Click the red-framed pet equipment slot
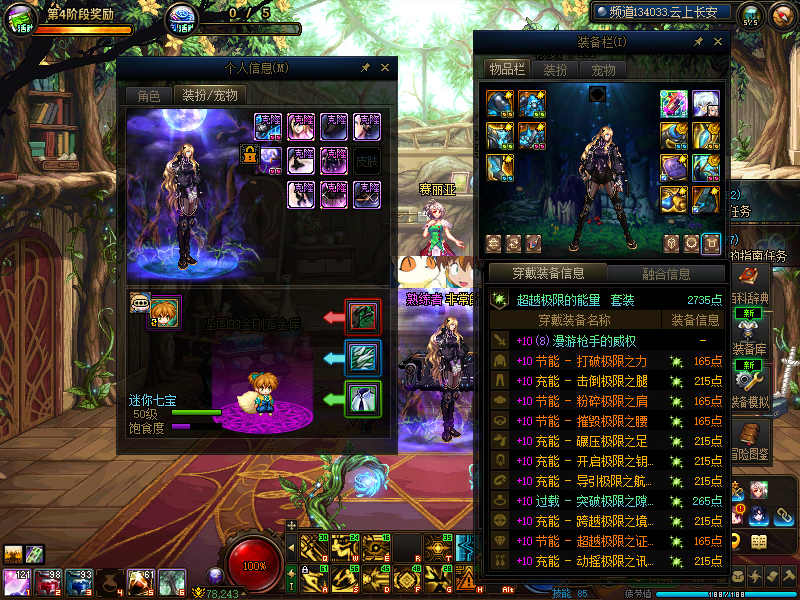Screen dimensions: 800x600 [x=361, y=316]
